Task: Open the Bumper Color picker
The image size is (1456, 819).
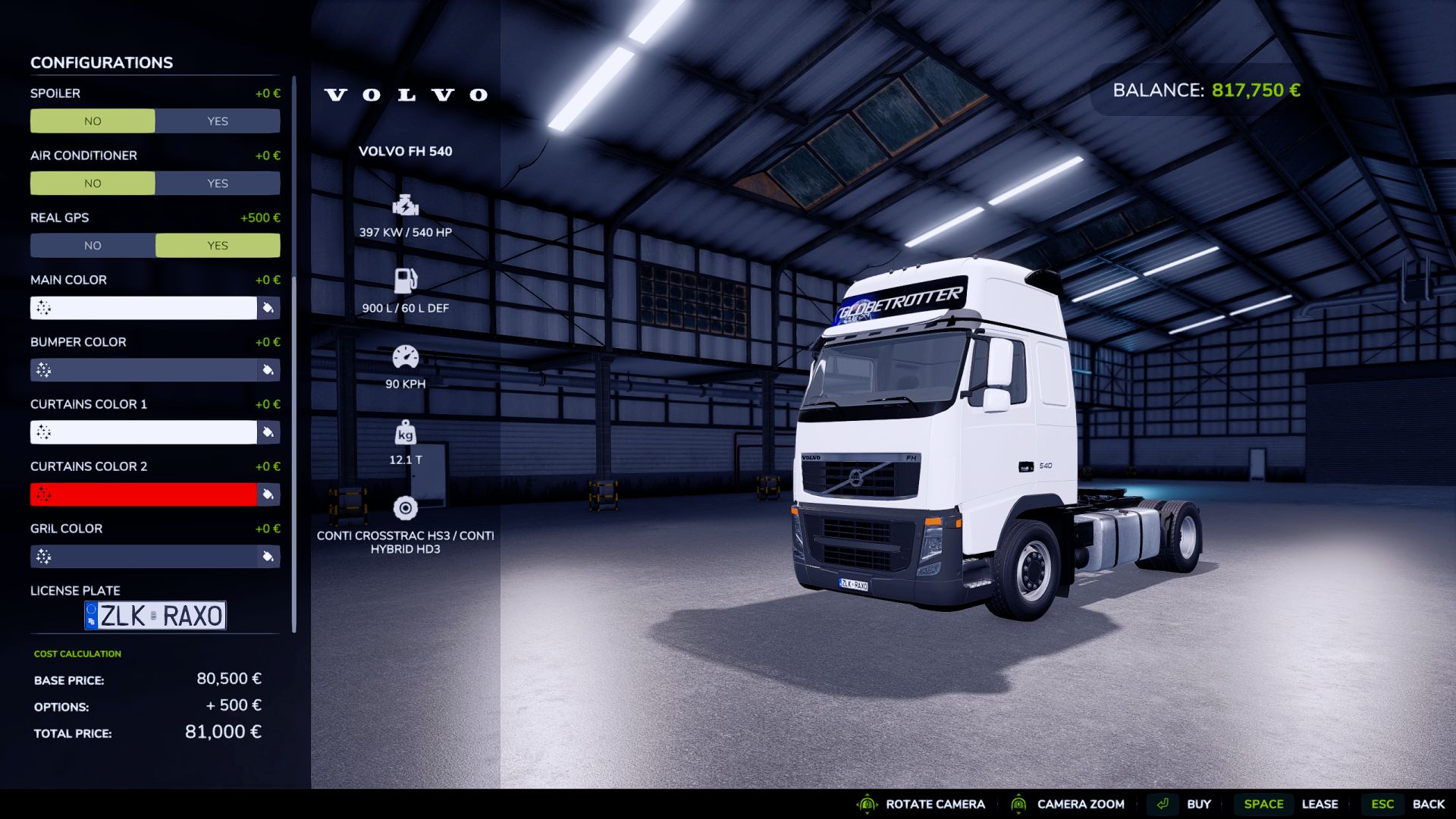Action: [x=268, y=370]
